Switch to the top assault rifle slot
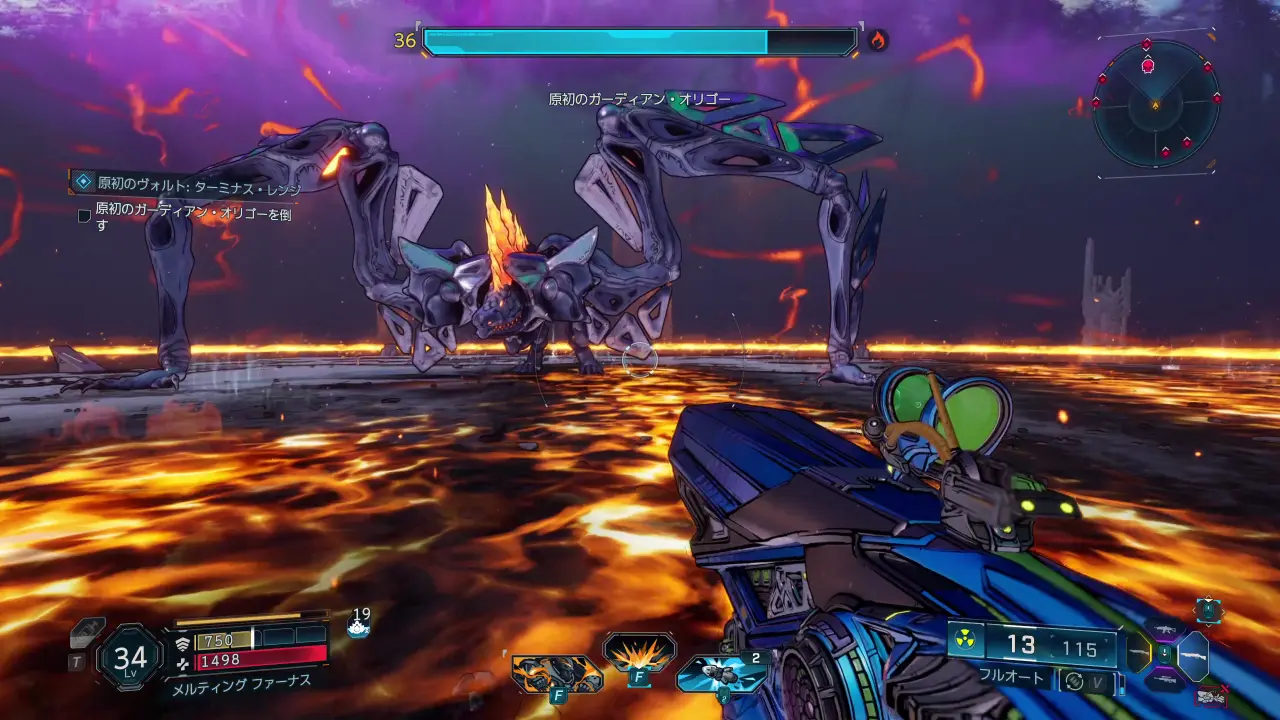The height and width of the screenshot is (720, 1280). [1164, 630]
